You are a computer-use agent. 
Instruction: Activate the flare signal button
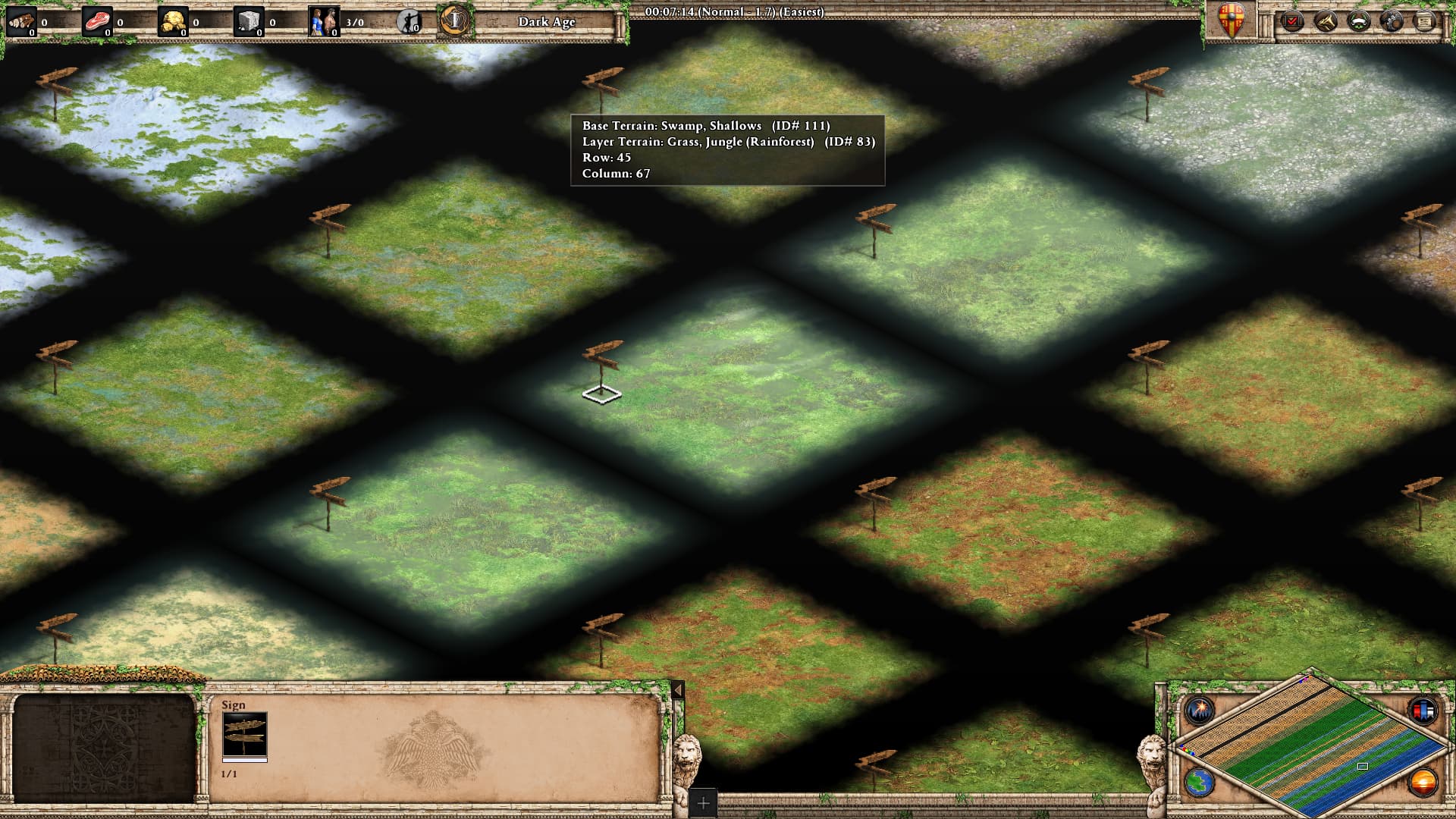tap(1200, 711)
